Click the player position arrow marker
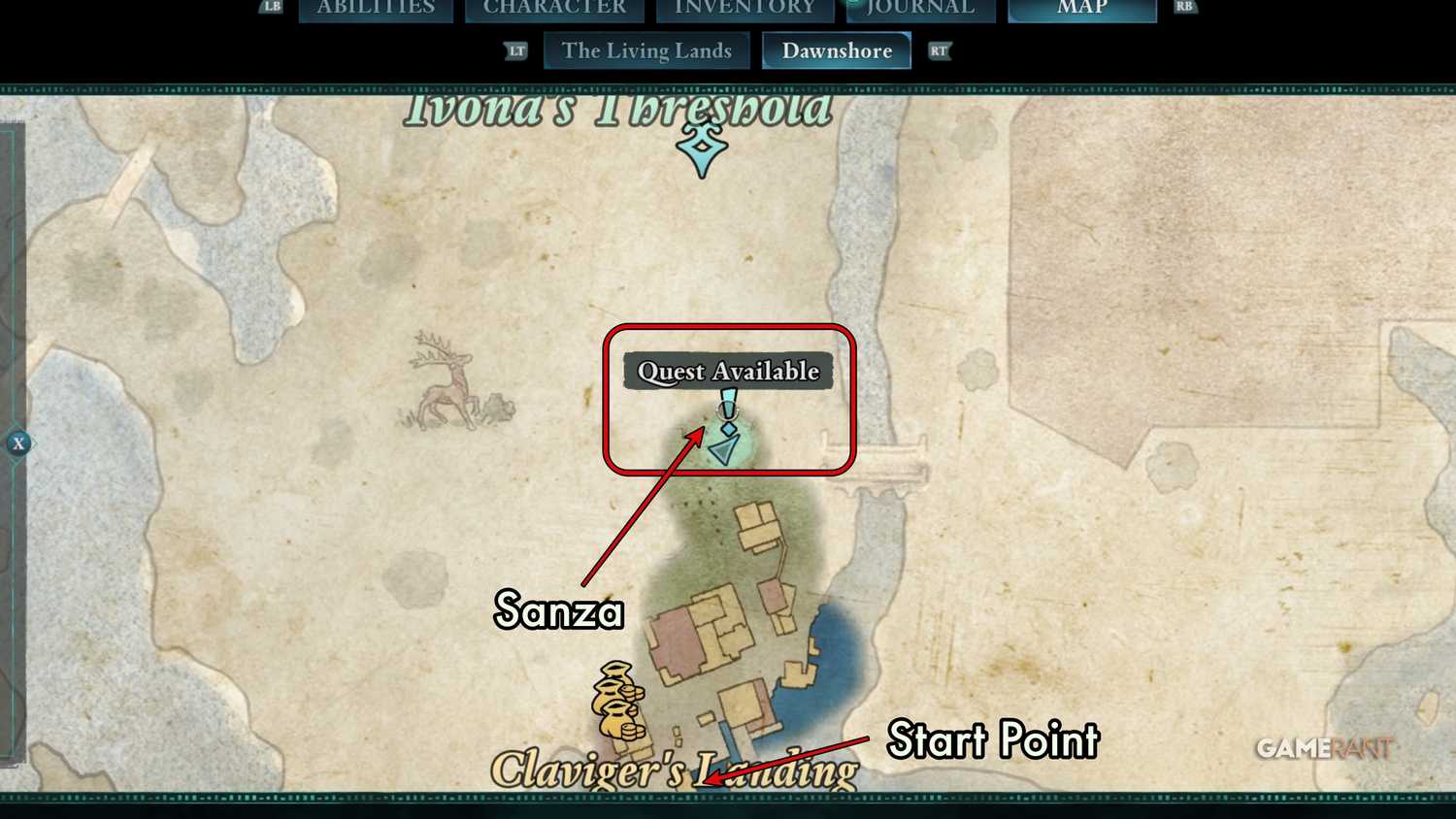The width and height of the screenshot is (1456, 819). [x=723, y=448]
